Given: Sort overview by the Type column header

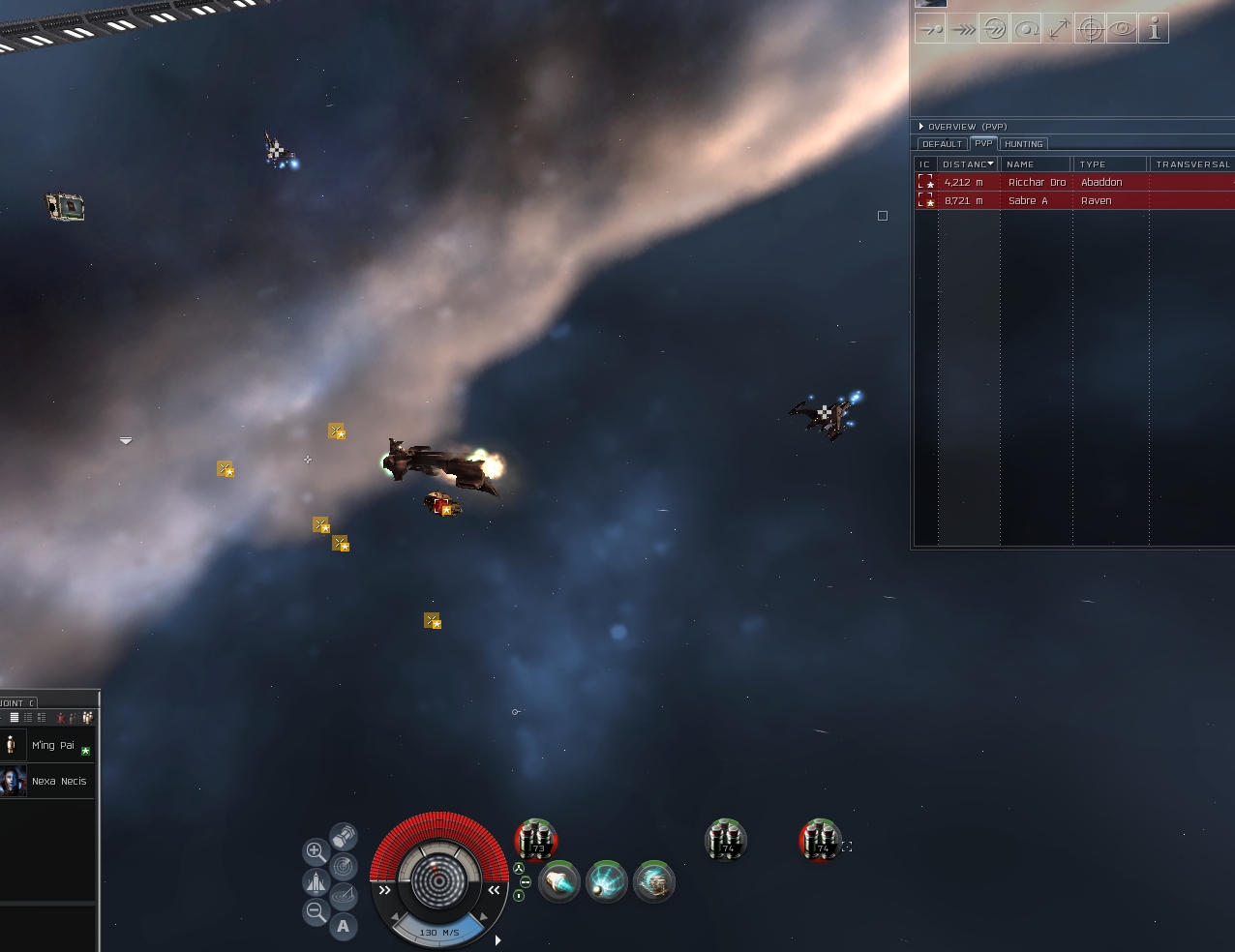Looking at the screenshot, I should pos(1108,164).
